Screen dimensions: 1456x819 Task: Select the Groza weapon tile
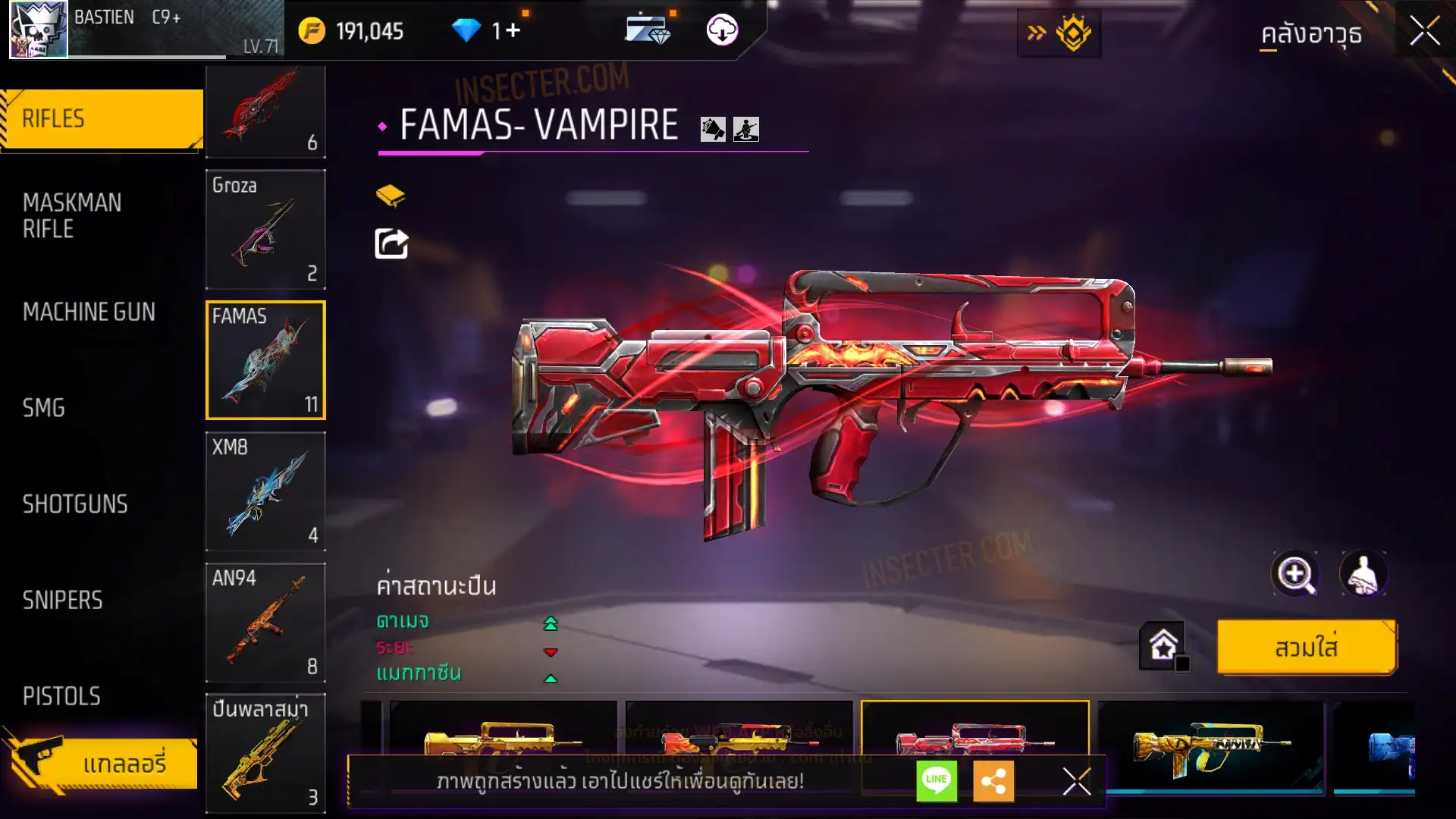[265, 229]
